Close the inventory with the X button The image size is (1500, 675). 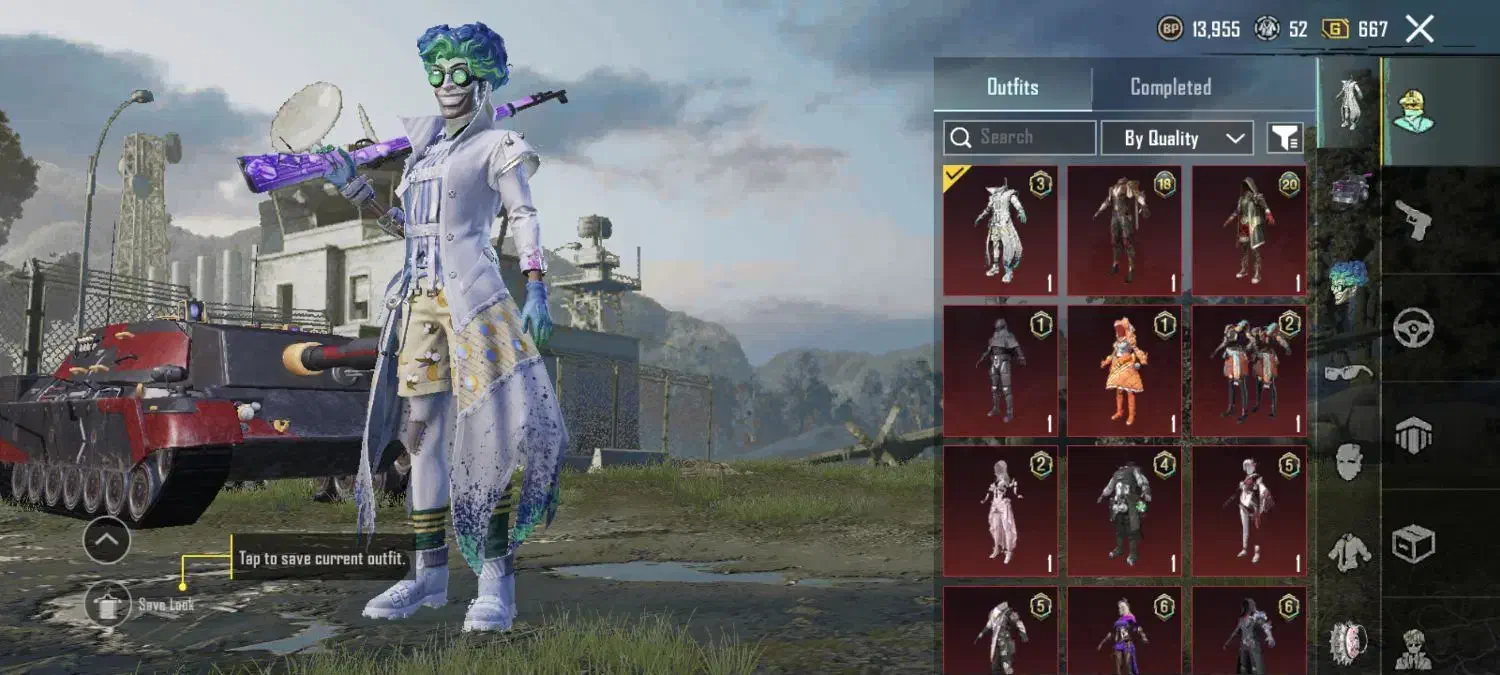[1419, 29]
